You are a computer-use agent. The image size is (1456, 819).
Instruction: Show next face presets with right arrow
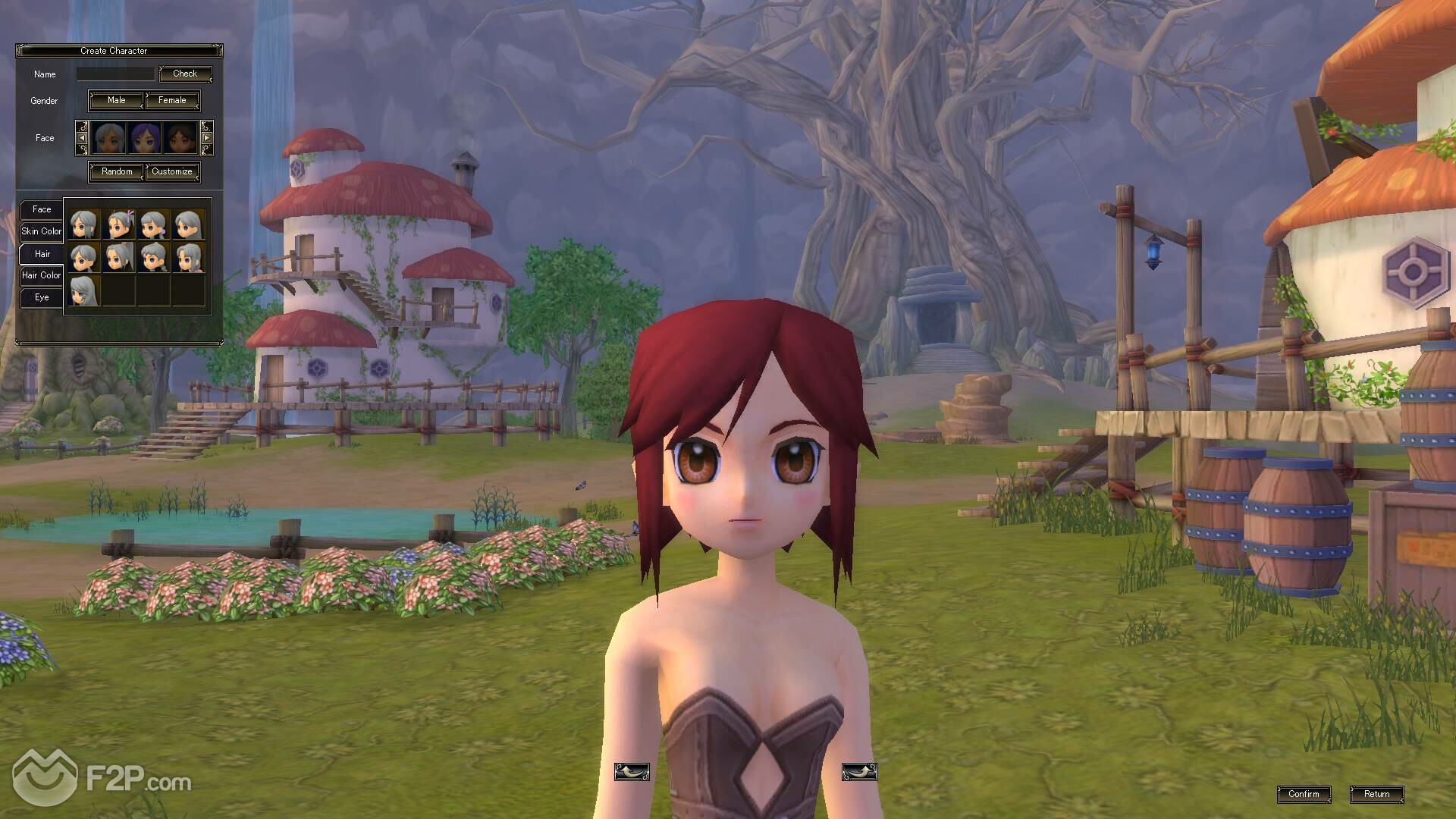[206, 138]
